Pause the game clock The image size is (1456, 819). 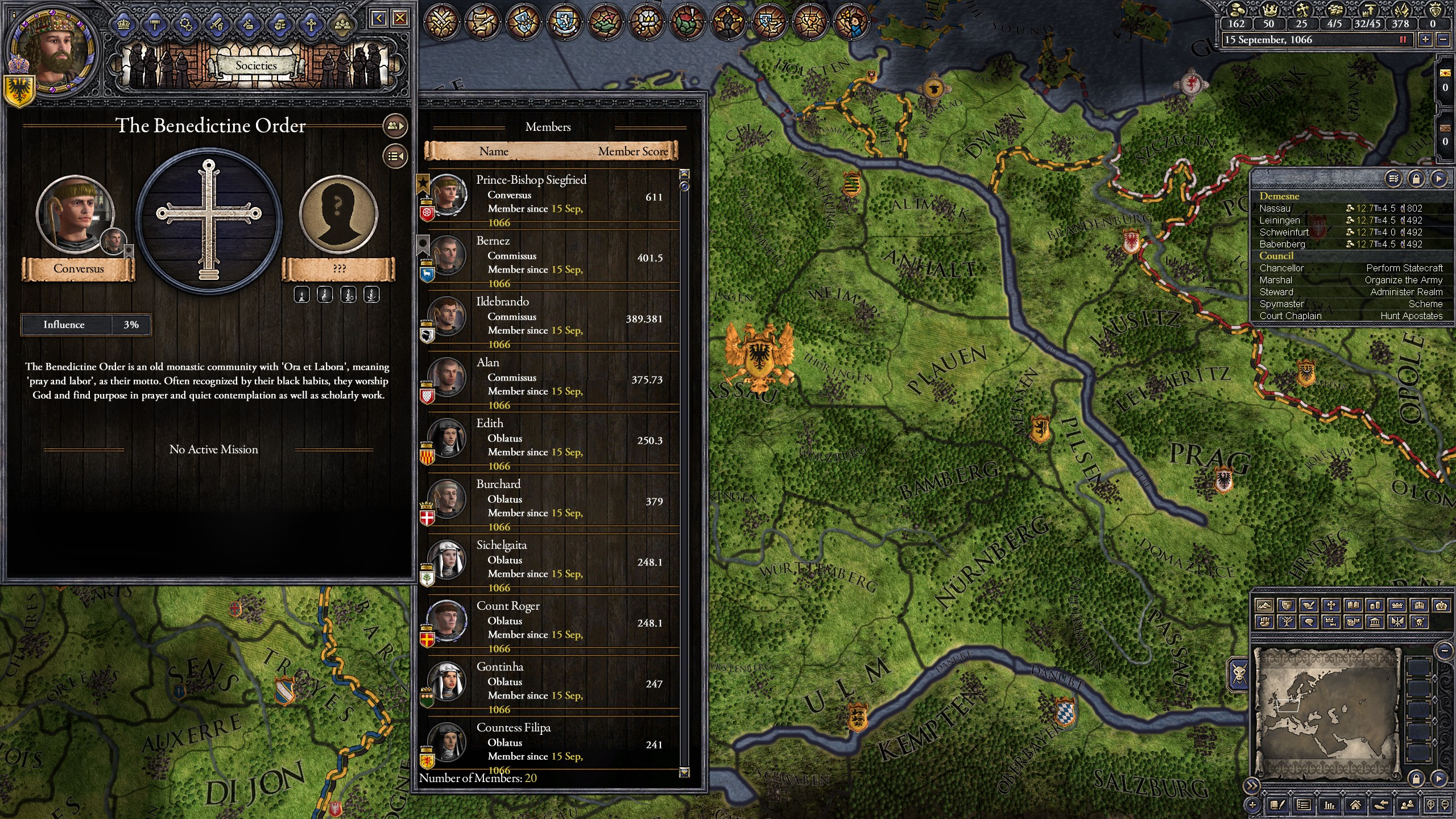pos(1403,40)
